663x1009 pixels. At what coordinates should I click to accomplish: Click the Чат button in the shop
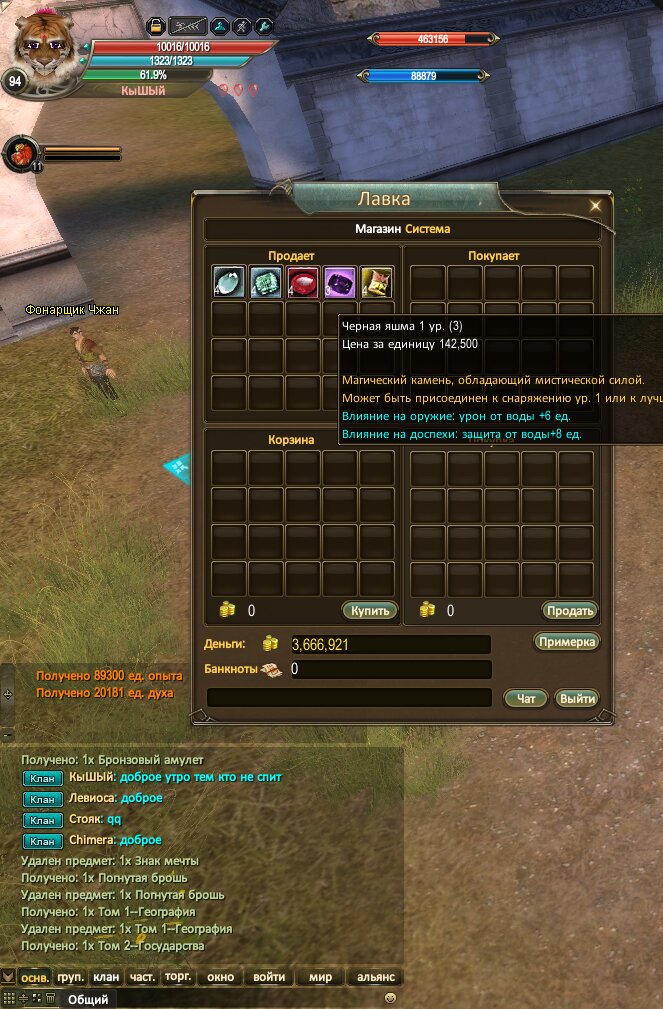click(526, 699)
